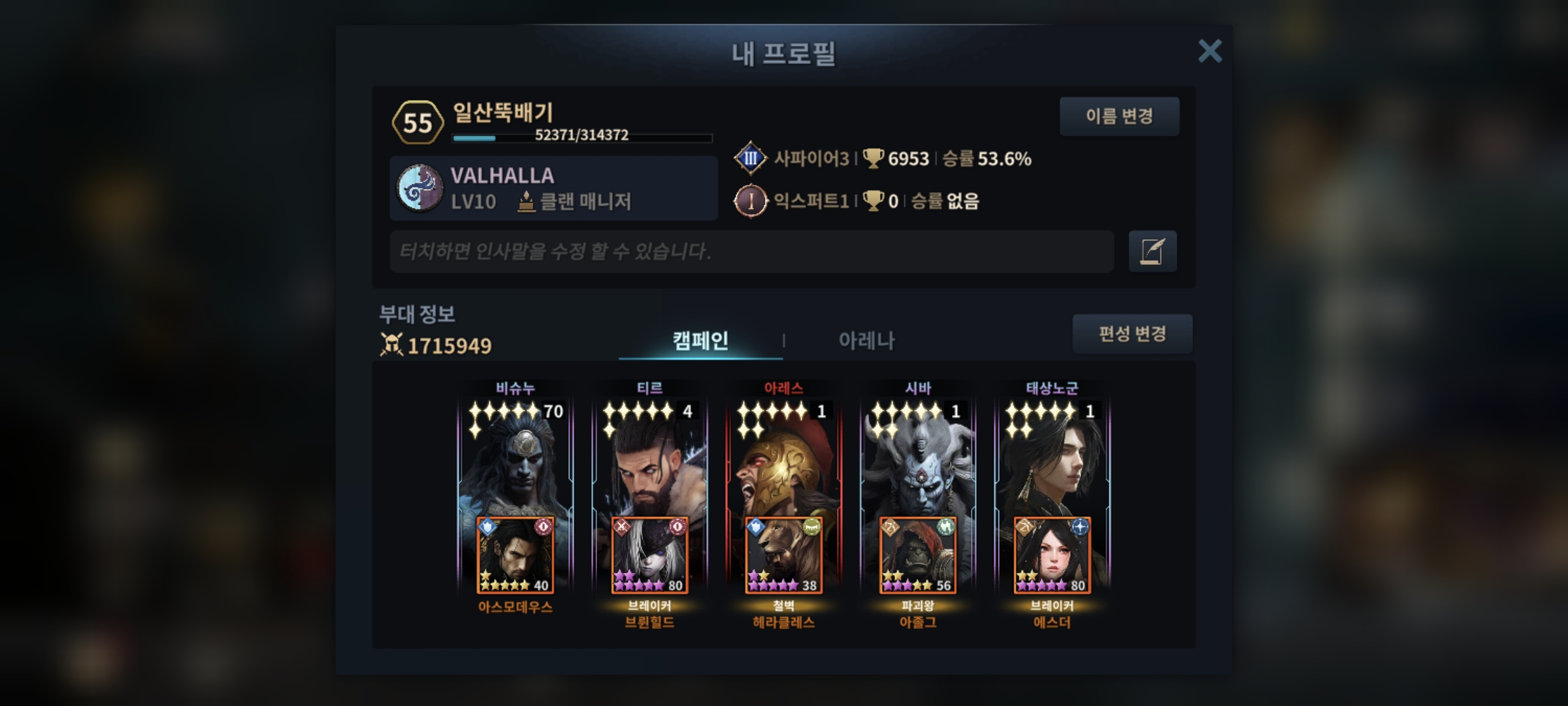Click the greeting message text field

[751, 251]
